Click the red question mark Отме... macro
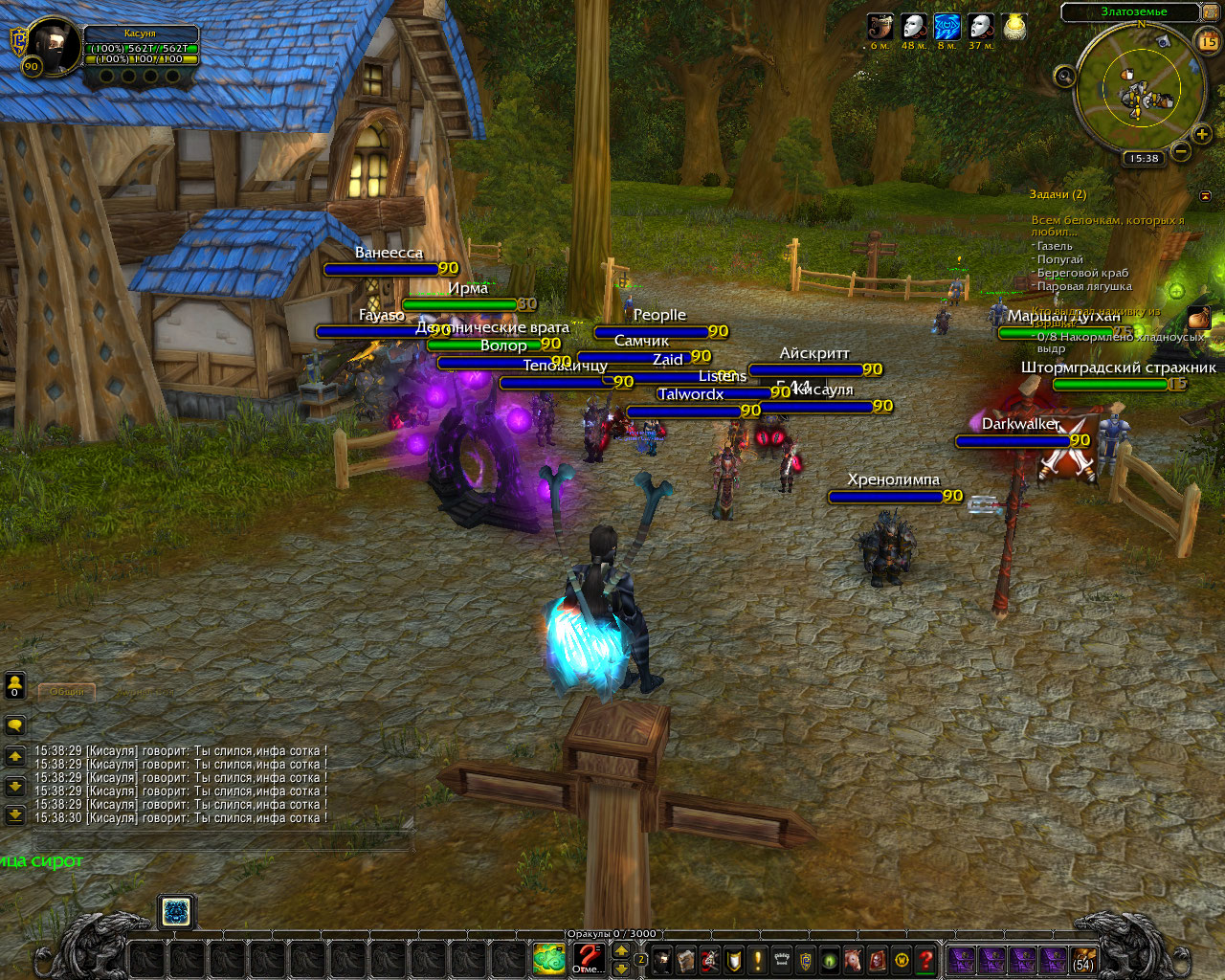 589,958
